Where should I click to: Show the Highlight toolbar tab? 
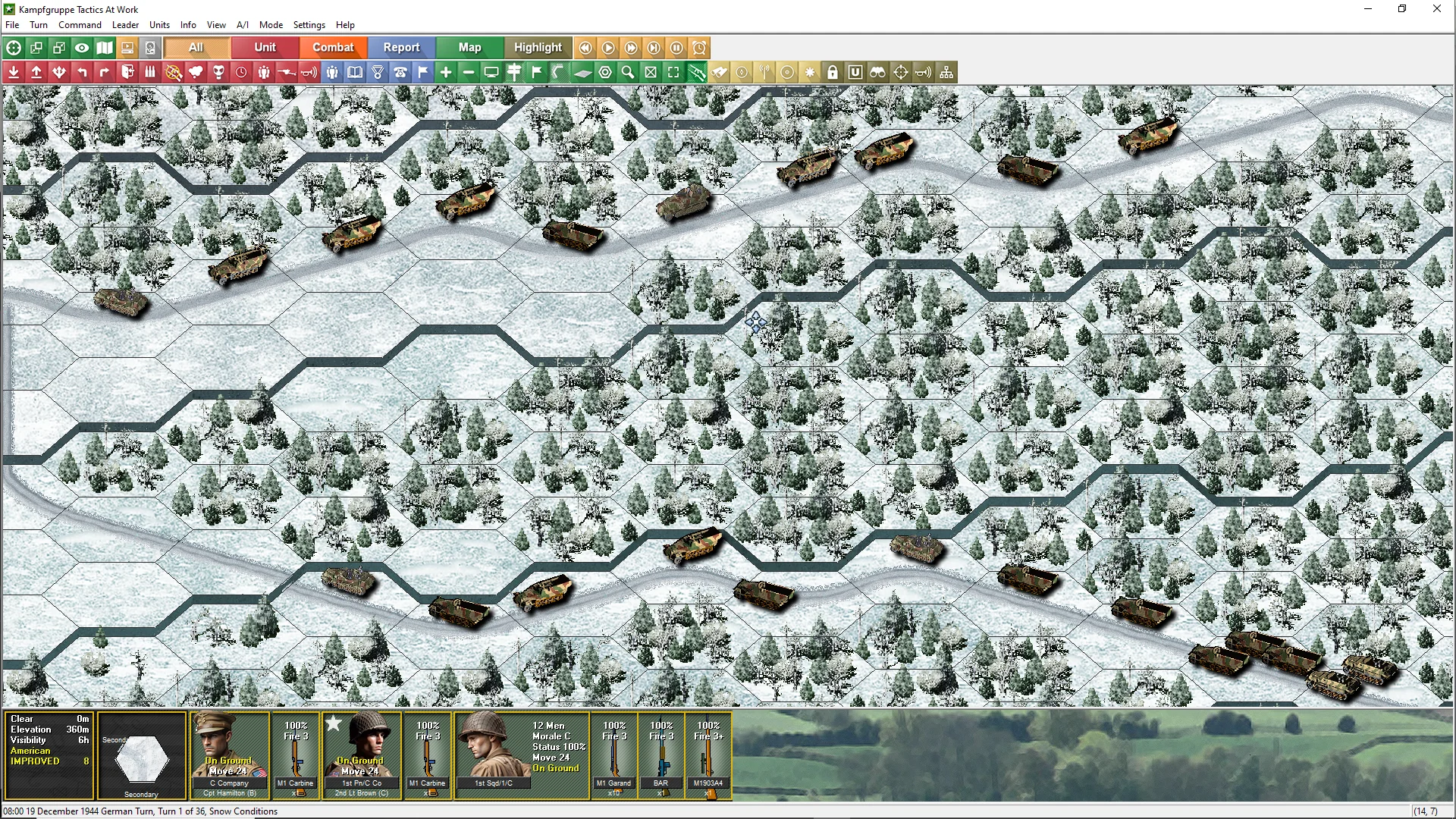538,48
